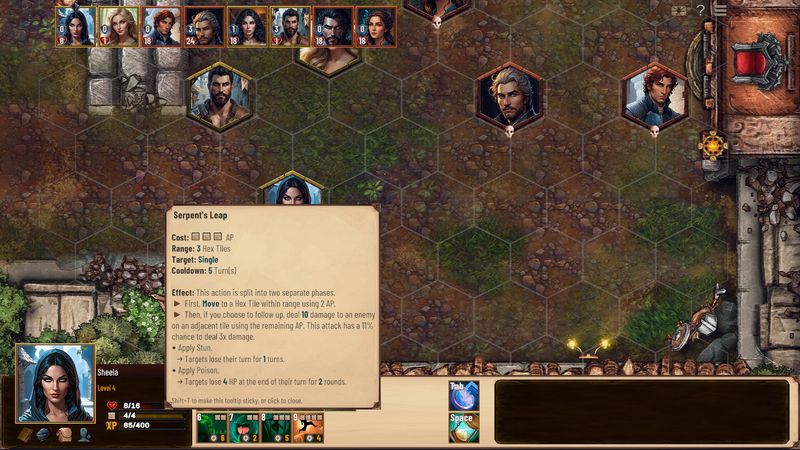Click the Tab swirl ability button
Viewport: 800px width, 450px height.
(463, 394)
